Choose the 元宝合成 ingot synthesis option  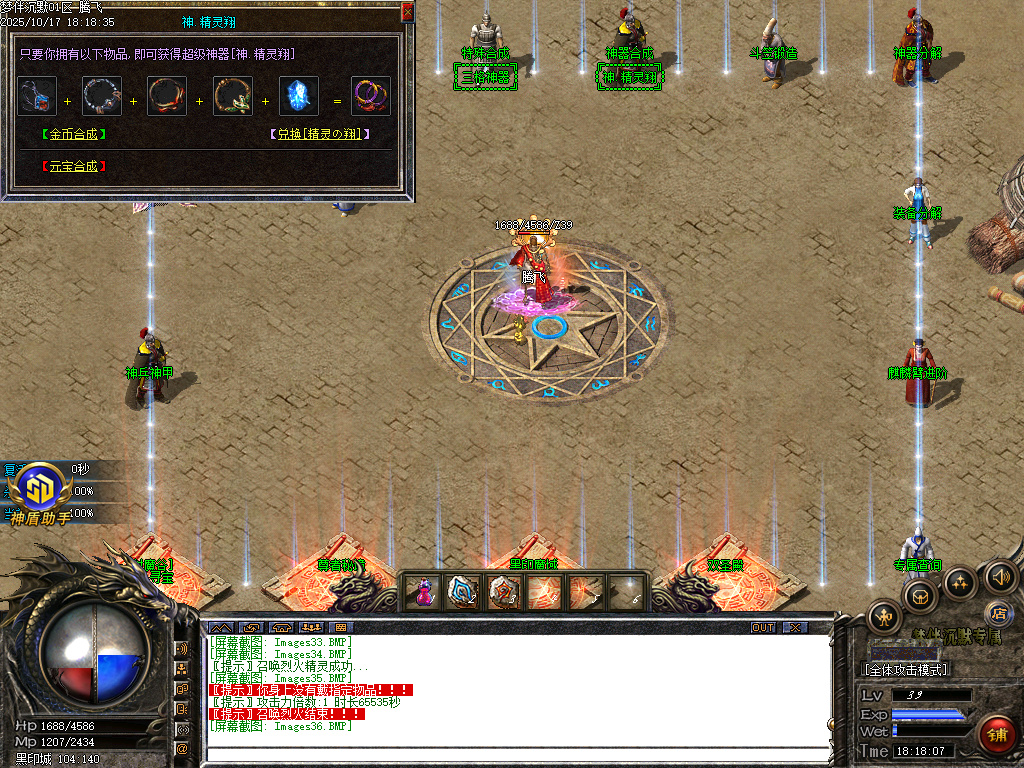coord(74,166)
